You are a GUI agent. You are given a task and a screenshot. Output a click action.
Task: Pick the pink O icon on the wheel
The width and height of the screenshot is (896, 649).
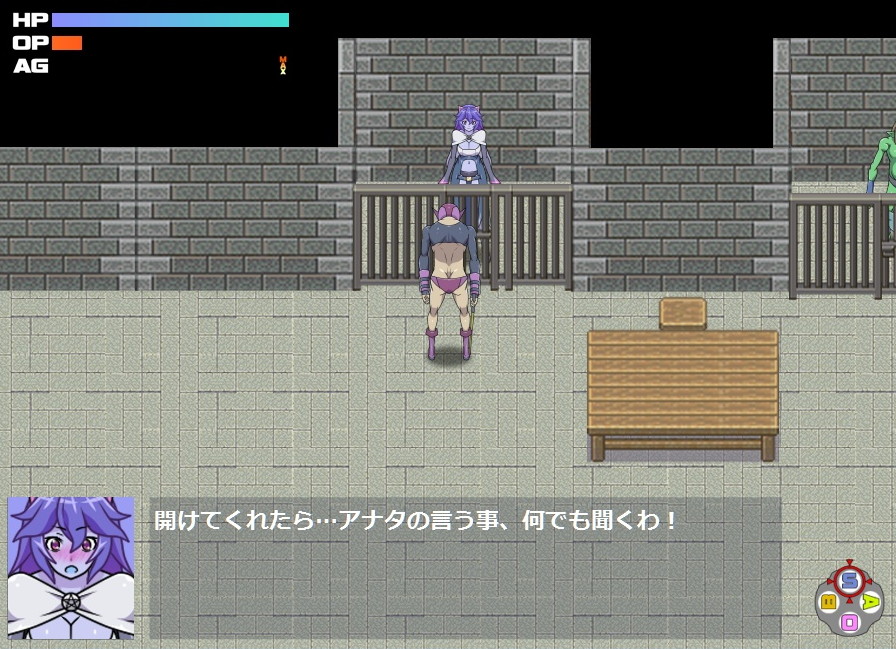[849, 622]
